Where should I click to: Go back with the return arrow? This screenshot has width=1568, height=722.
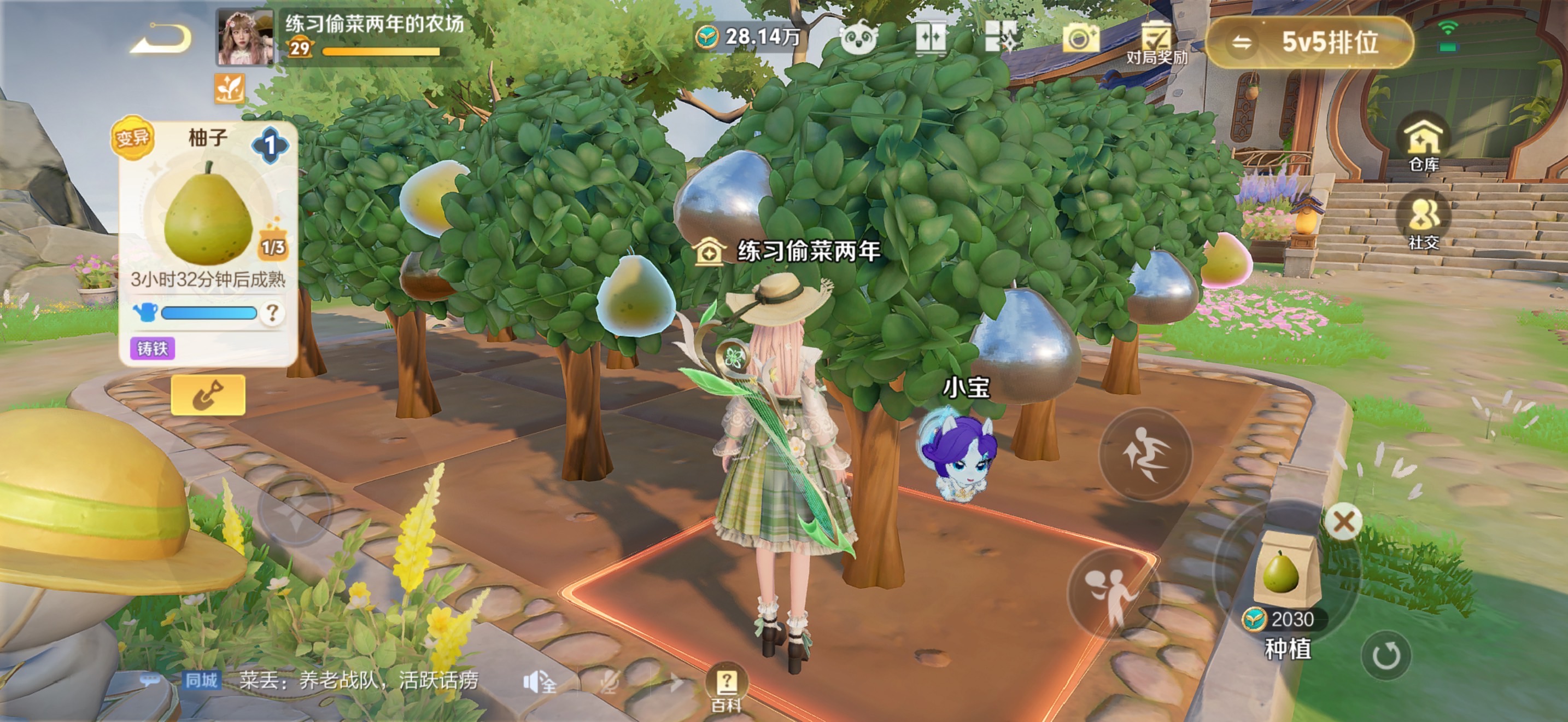(x=162, y=39)
